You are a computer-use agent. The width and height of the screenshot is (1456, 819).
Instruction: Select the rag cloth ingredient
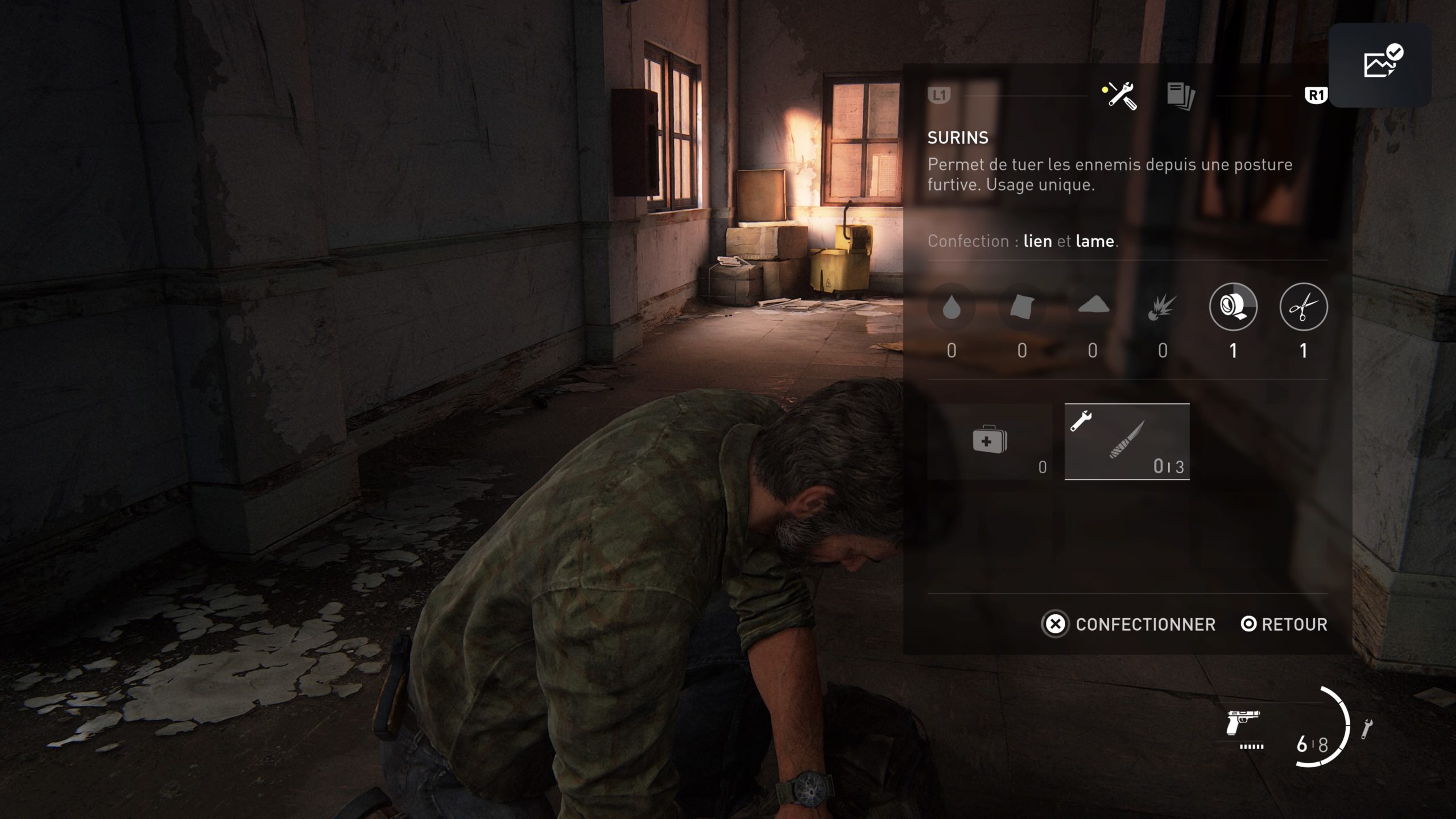1022,307
